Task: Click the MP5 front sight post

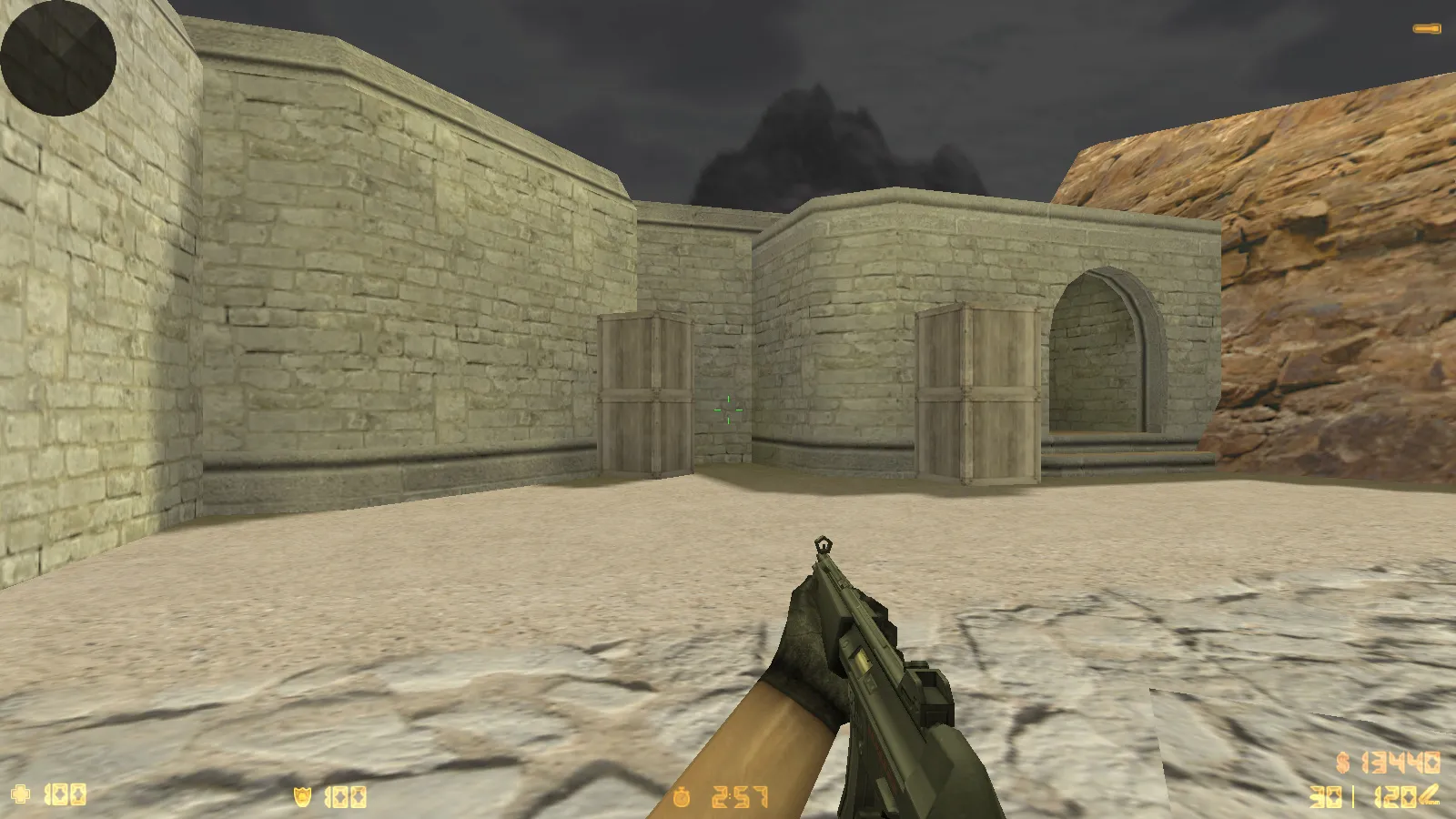Action: coord(824,546)
